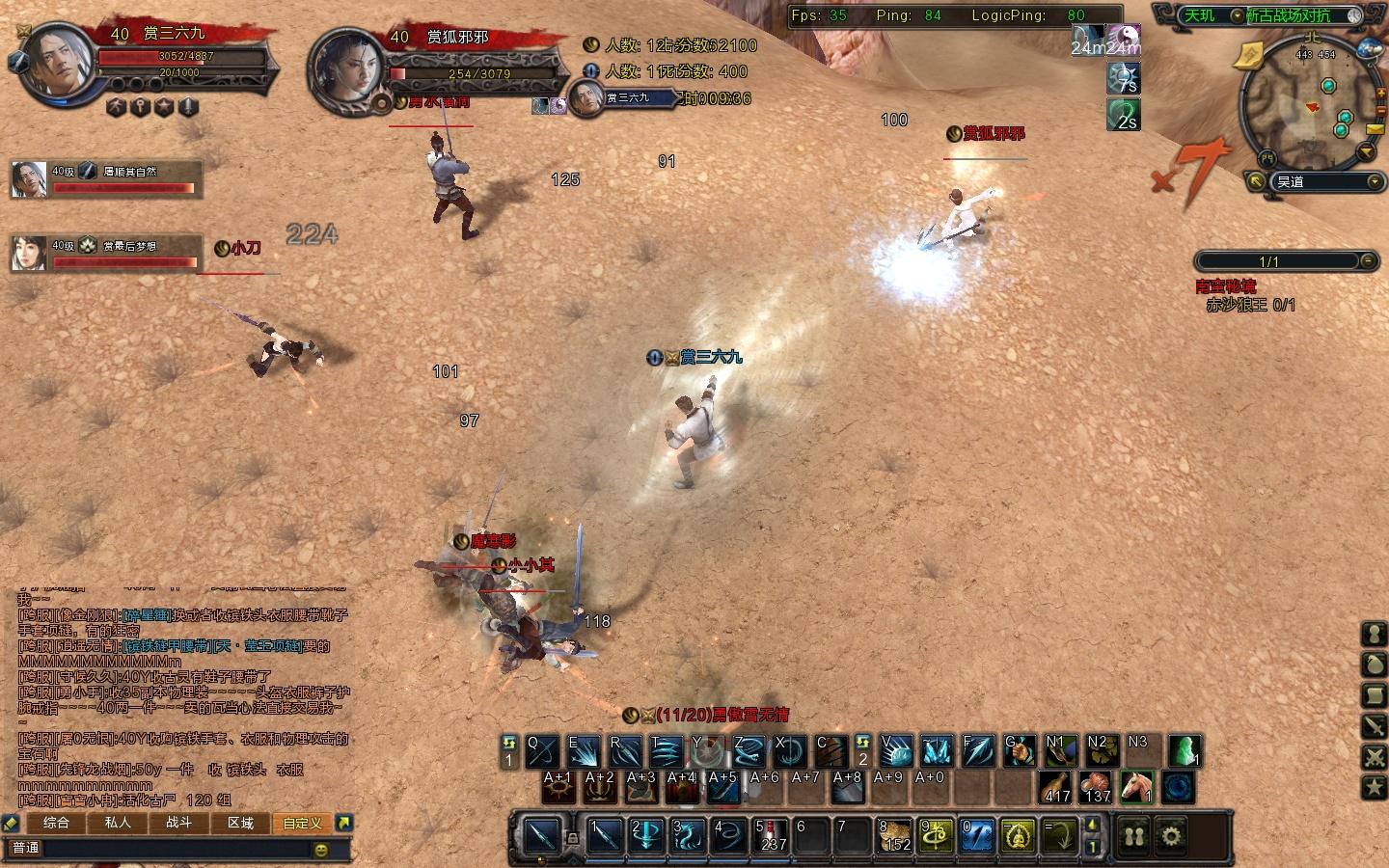Click target portrait of 赏狐邪邪
This screenshot has width=1389, height=868.
click(344, 66)
